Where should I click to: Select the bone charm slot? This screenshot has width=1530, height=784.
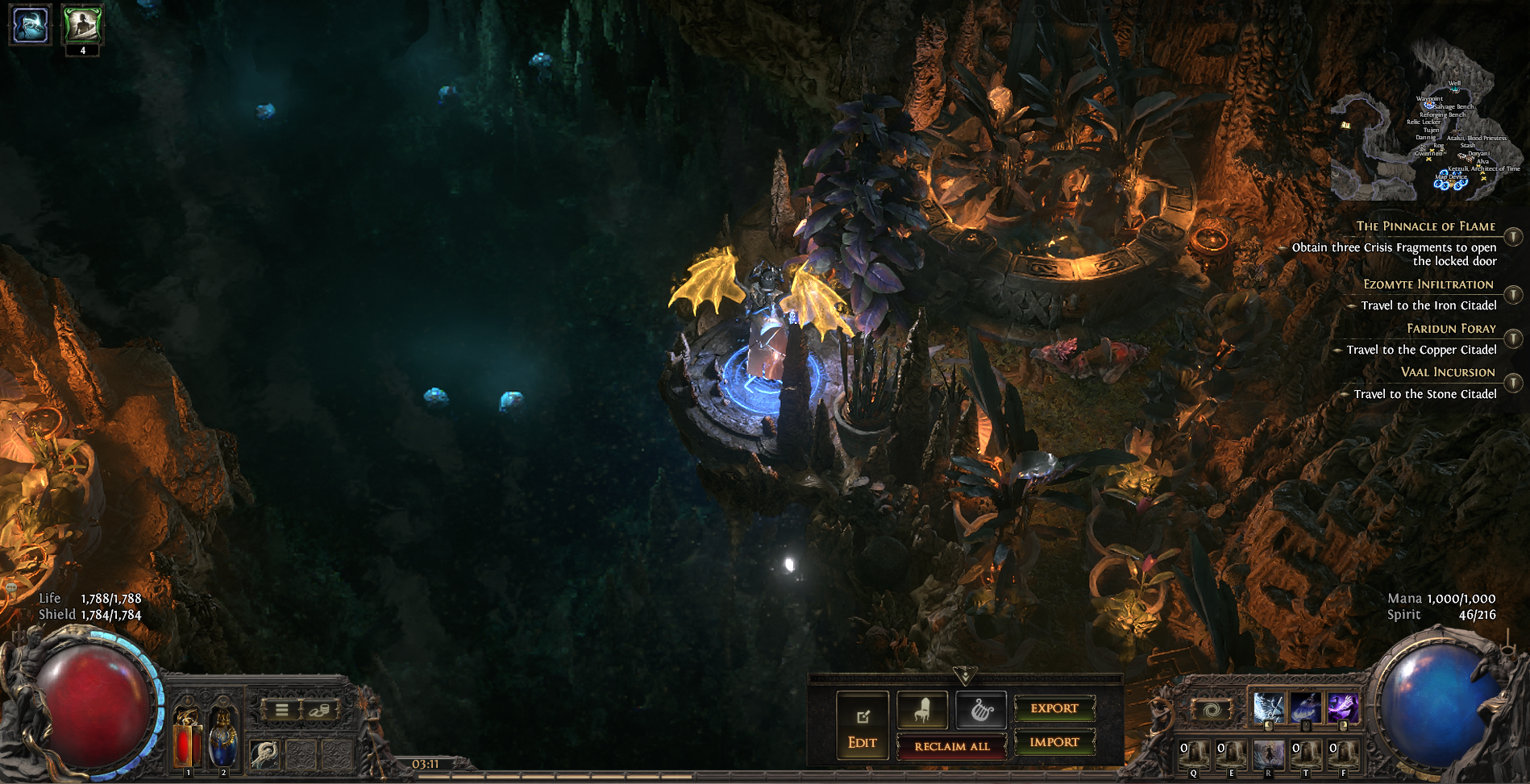click(264, 753)
